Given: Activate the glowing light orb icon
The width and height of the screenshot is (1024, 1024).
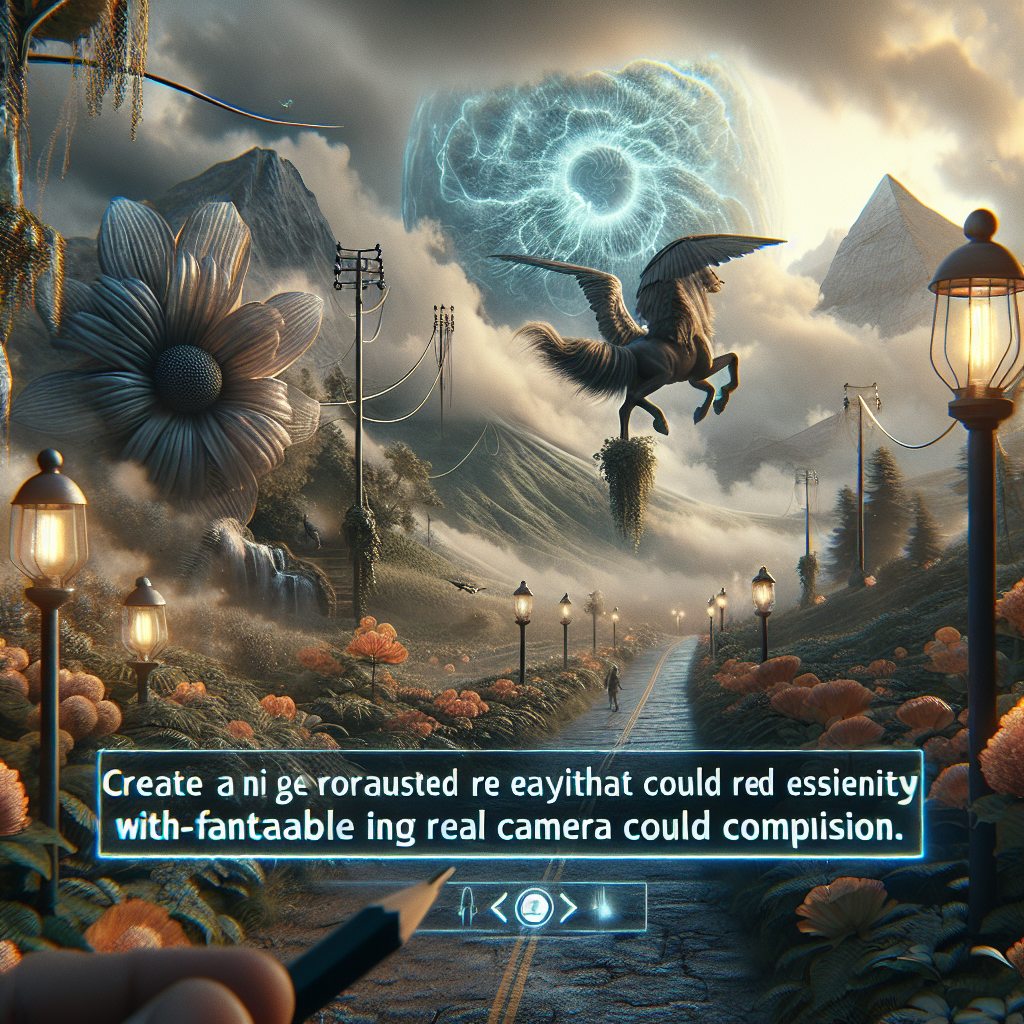Looking at the screenshot, I should click(x=606, y=908).
